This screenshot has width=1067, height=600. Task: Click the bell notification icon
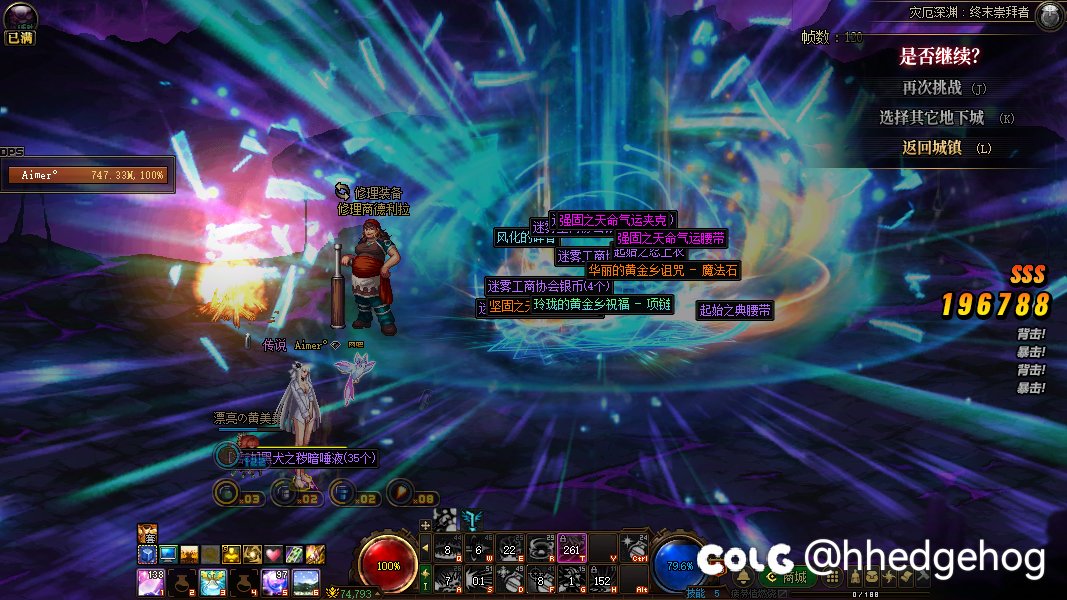743,577
